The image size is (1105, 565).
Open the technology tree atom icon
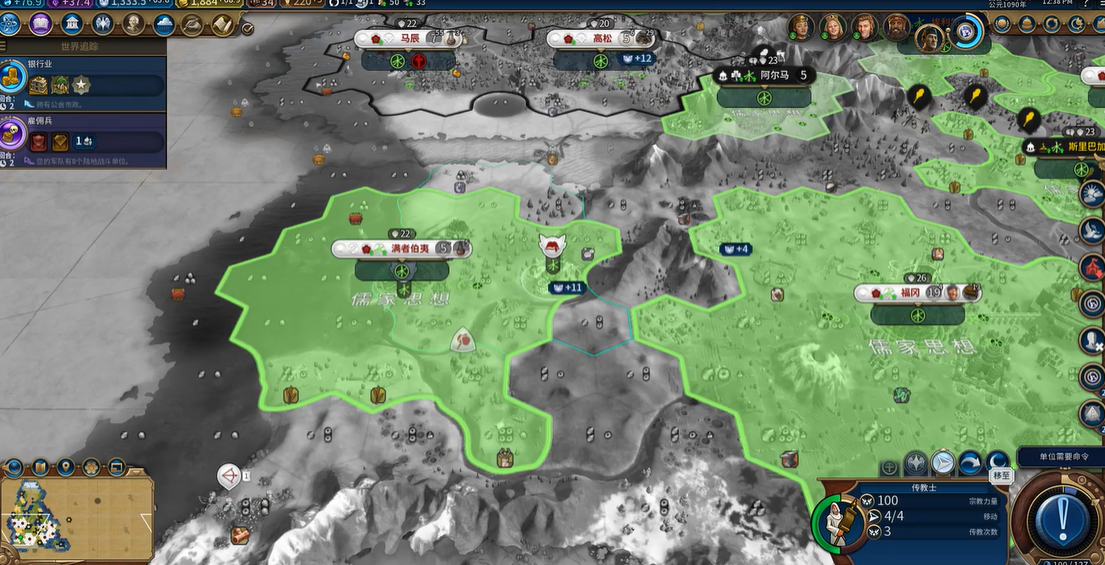(x=11, y=23)
